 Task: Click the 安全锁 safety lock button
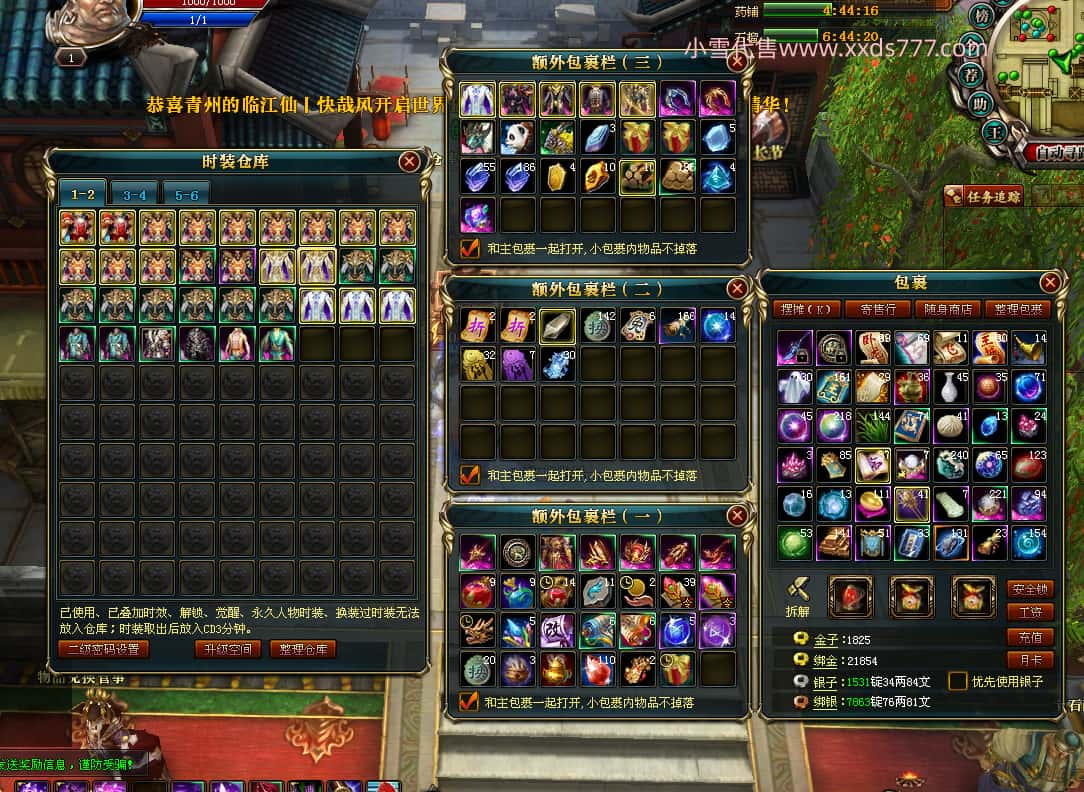1029,590
